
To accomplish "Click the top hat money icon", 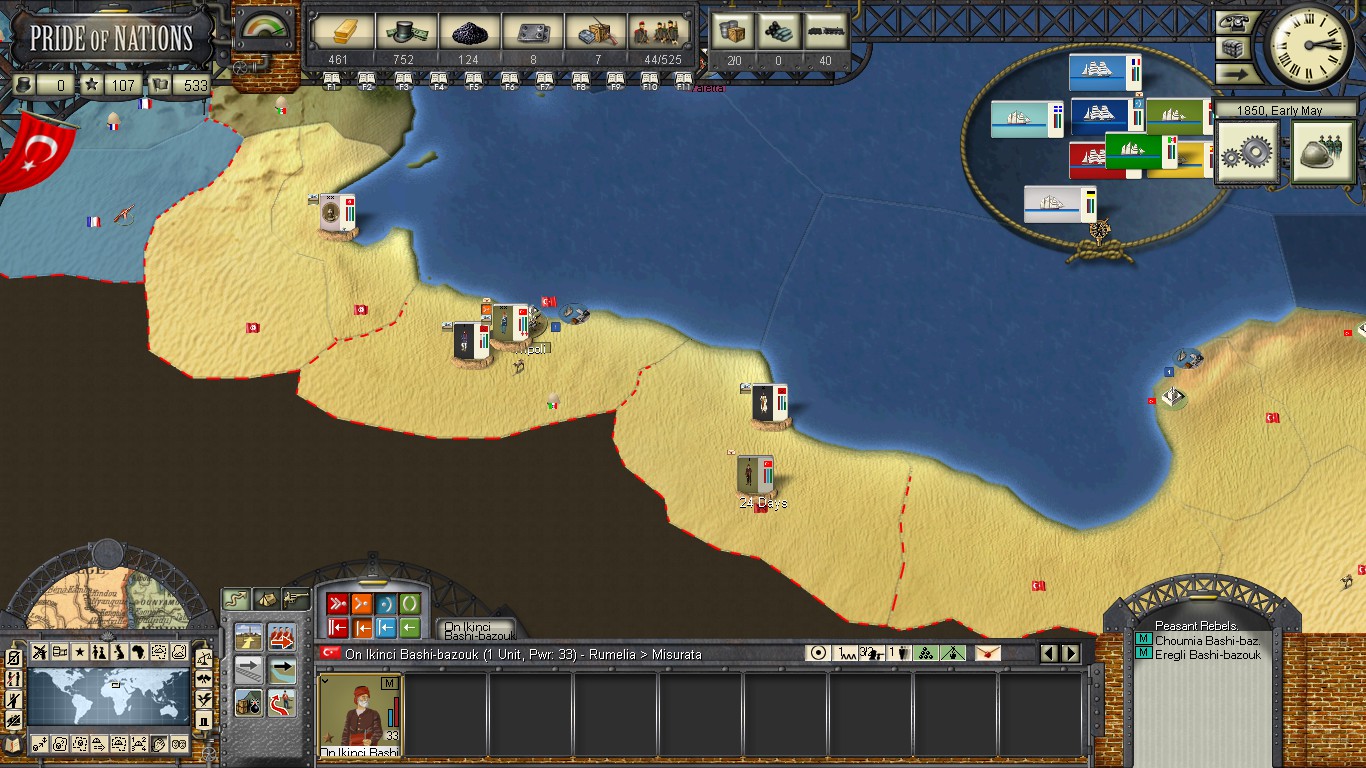I will click(x=404, y=33).
